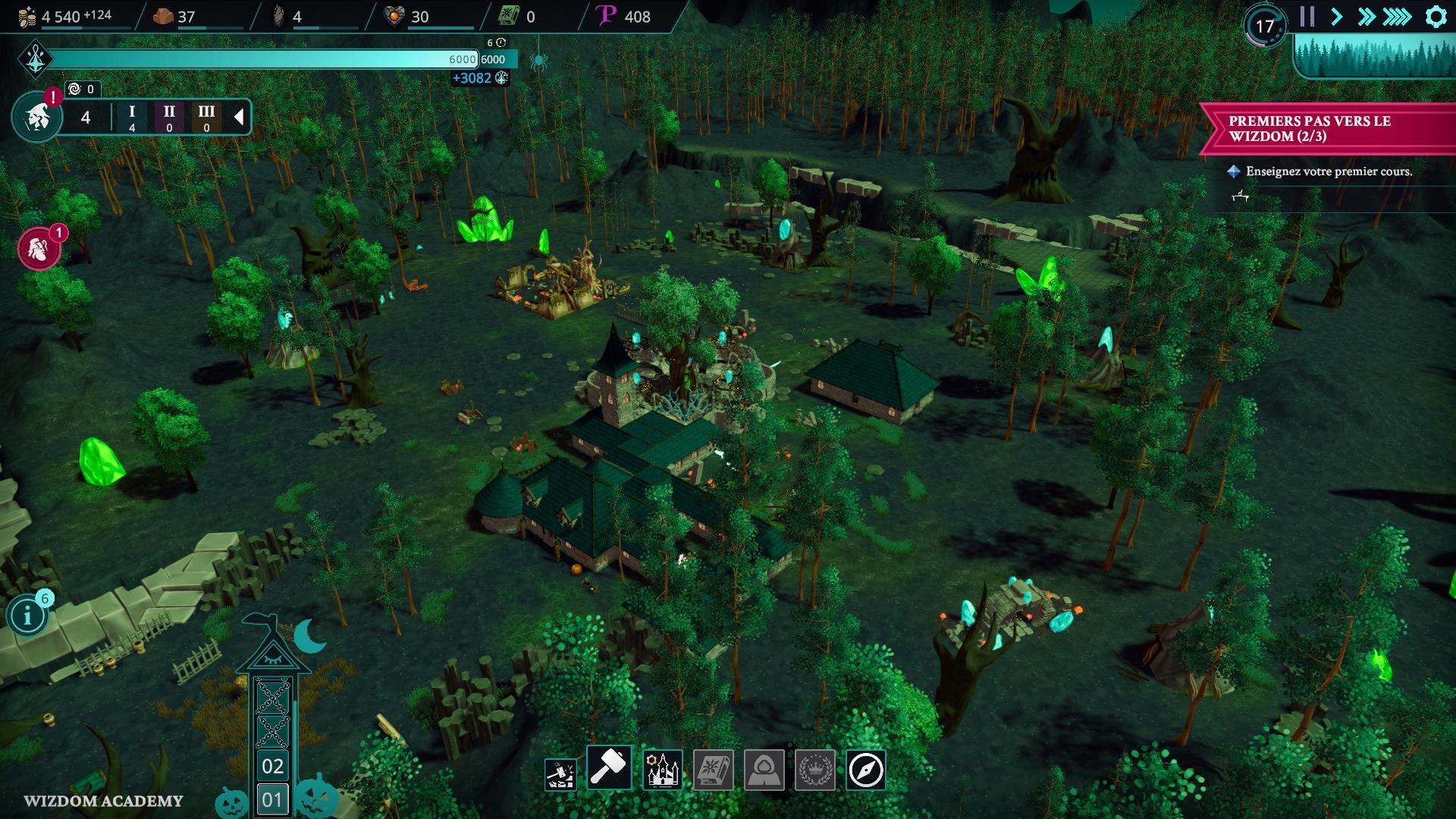Click the compass icon
This screenshot has width=1456, height=819.
(x=865, y=770)
